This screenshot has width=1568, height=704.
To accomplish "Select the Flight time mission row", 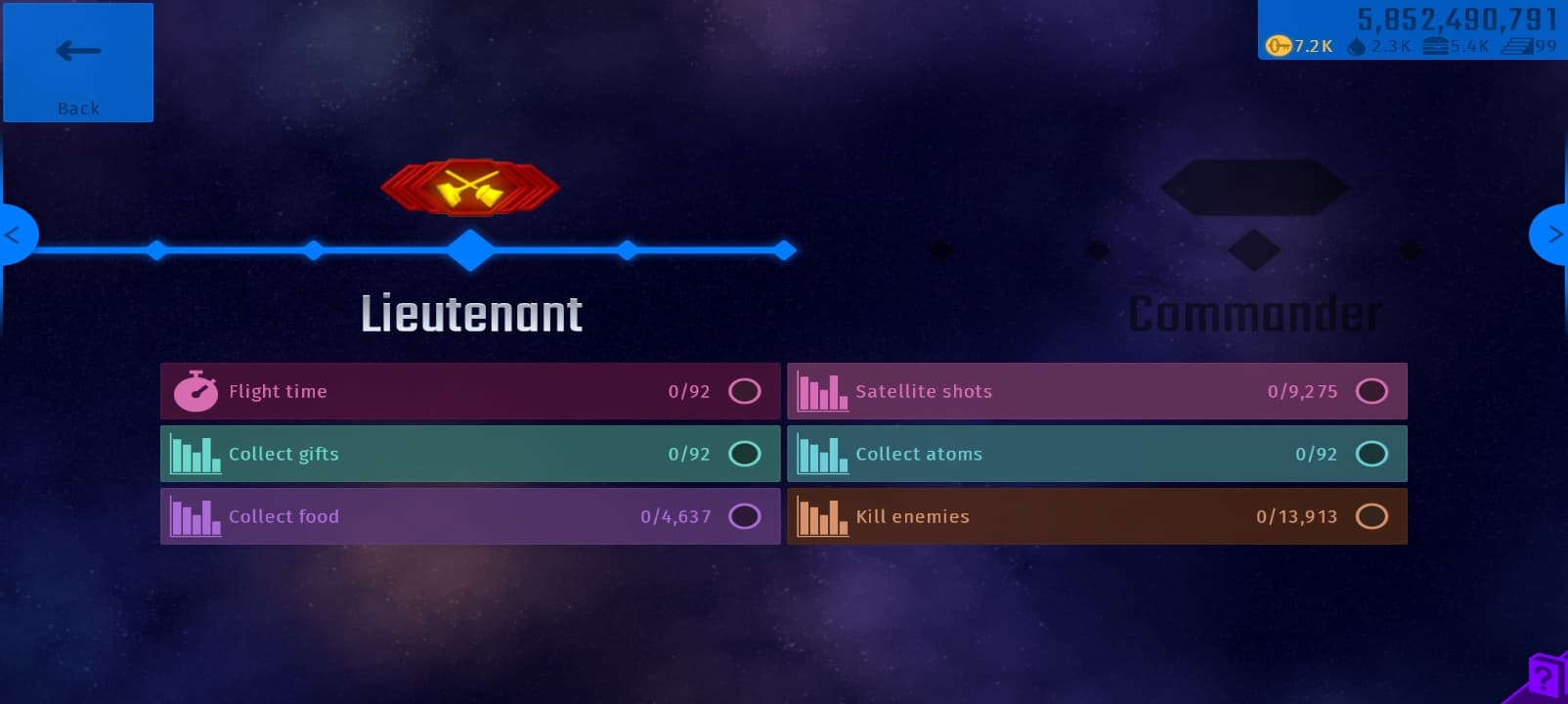I will click(470, 391).
